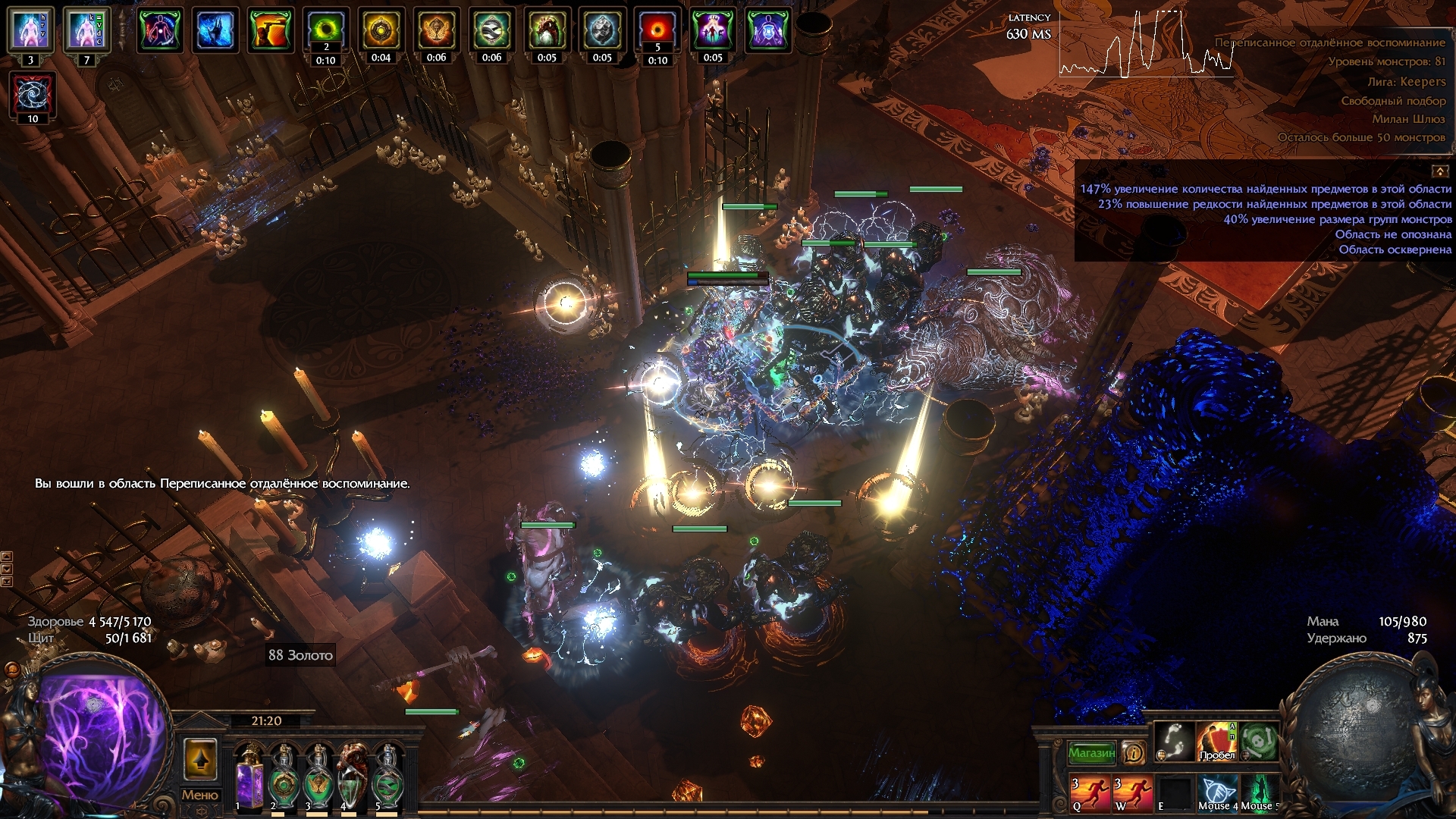Click the green ring buff with 2 stacks

pyautogui.click(x=326, y=30)
